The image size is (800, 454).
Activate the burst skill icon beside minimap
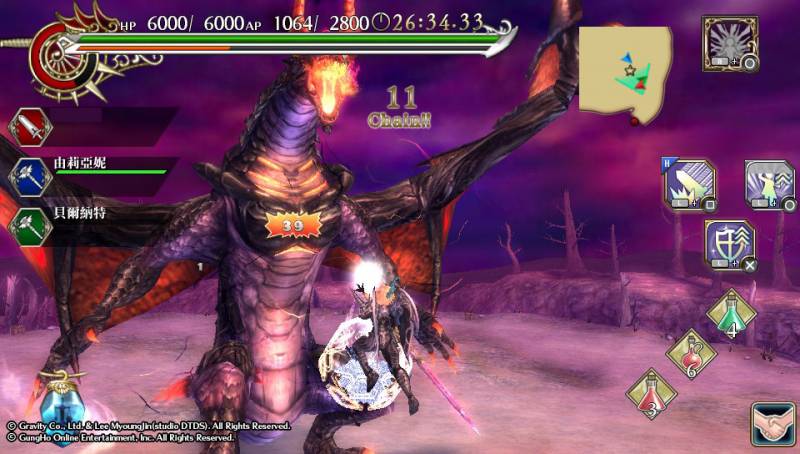(730, 41)
